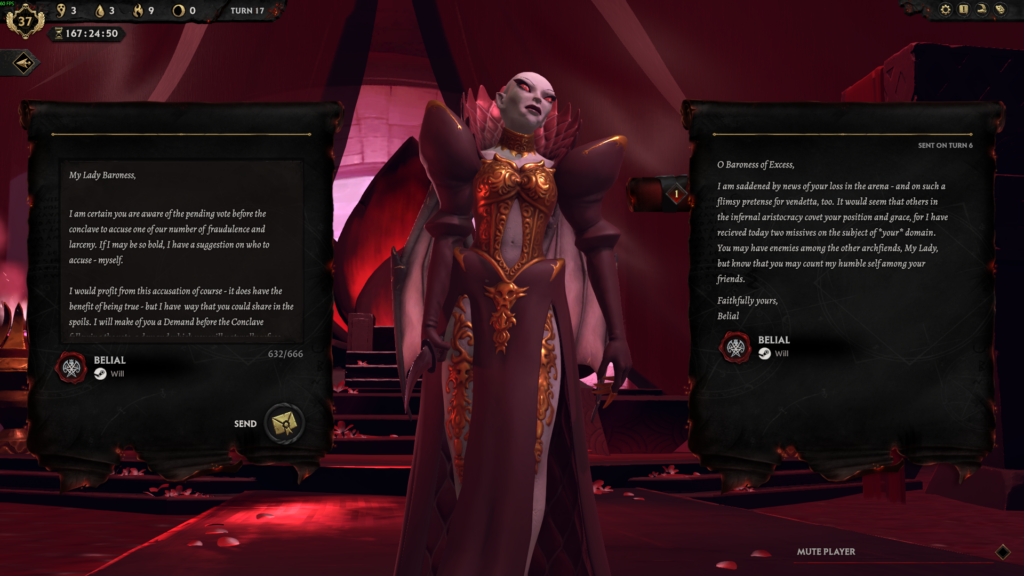Click the rank 37 laurel badge
1024x576 pixels.
coord(24,19)
